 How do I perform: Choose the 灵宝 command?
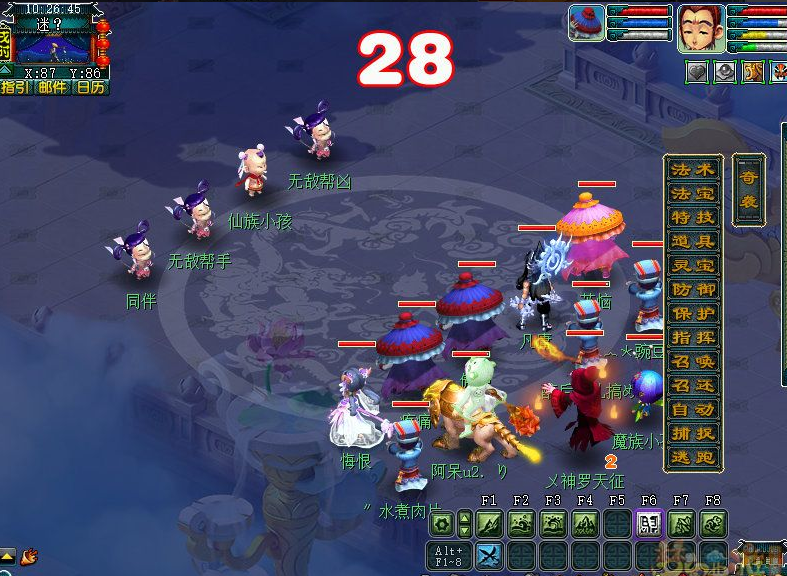(x=693, y=266)
